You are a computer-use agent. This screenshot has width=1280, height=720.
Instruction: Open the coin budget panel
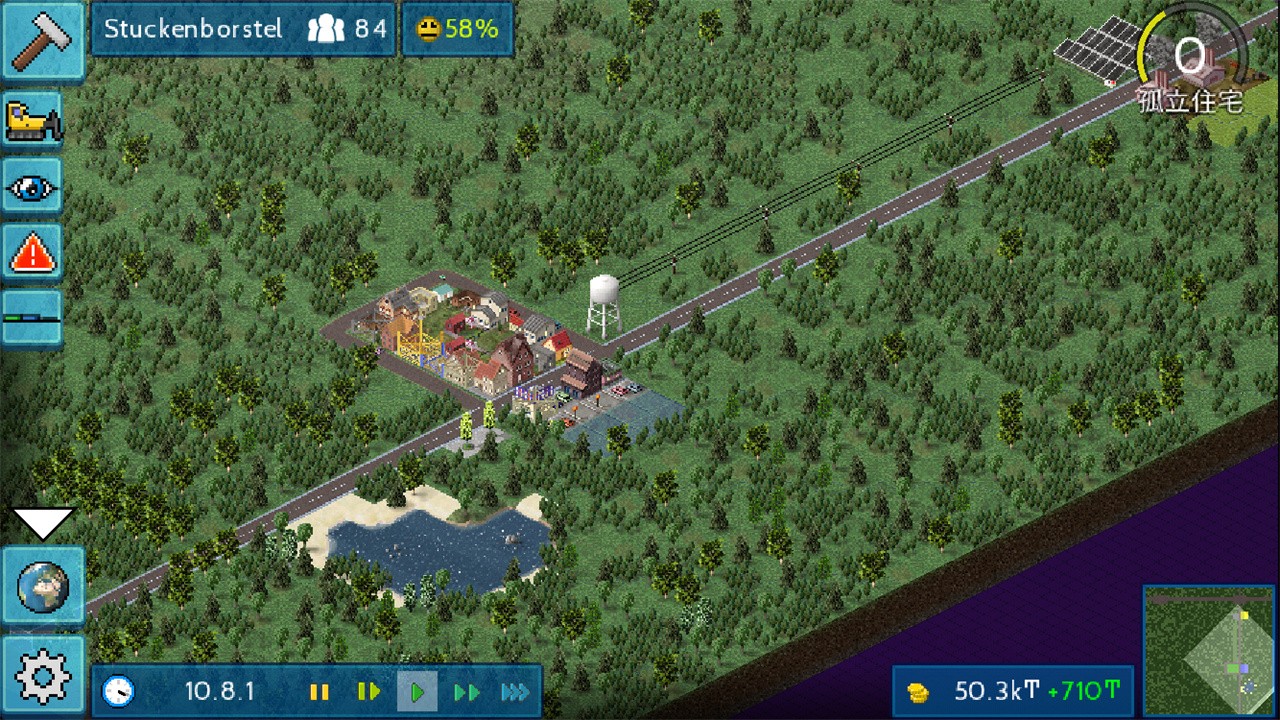pyautogui.click(x=1012, y=691)
